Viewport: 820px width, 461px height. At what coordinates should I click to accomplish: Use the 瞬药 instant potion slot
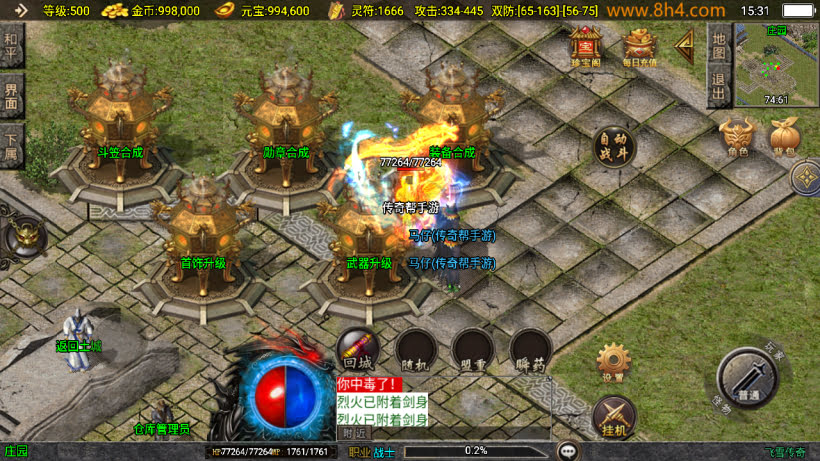tap(530, 349)
